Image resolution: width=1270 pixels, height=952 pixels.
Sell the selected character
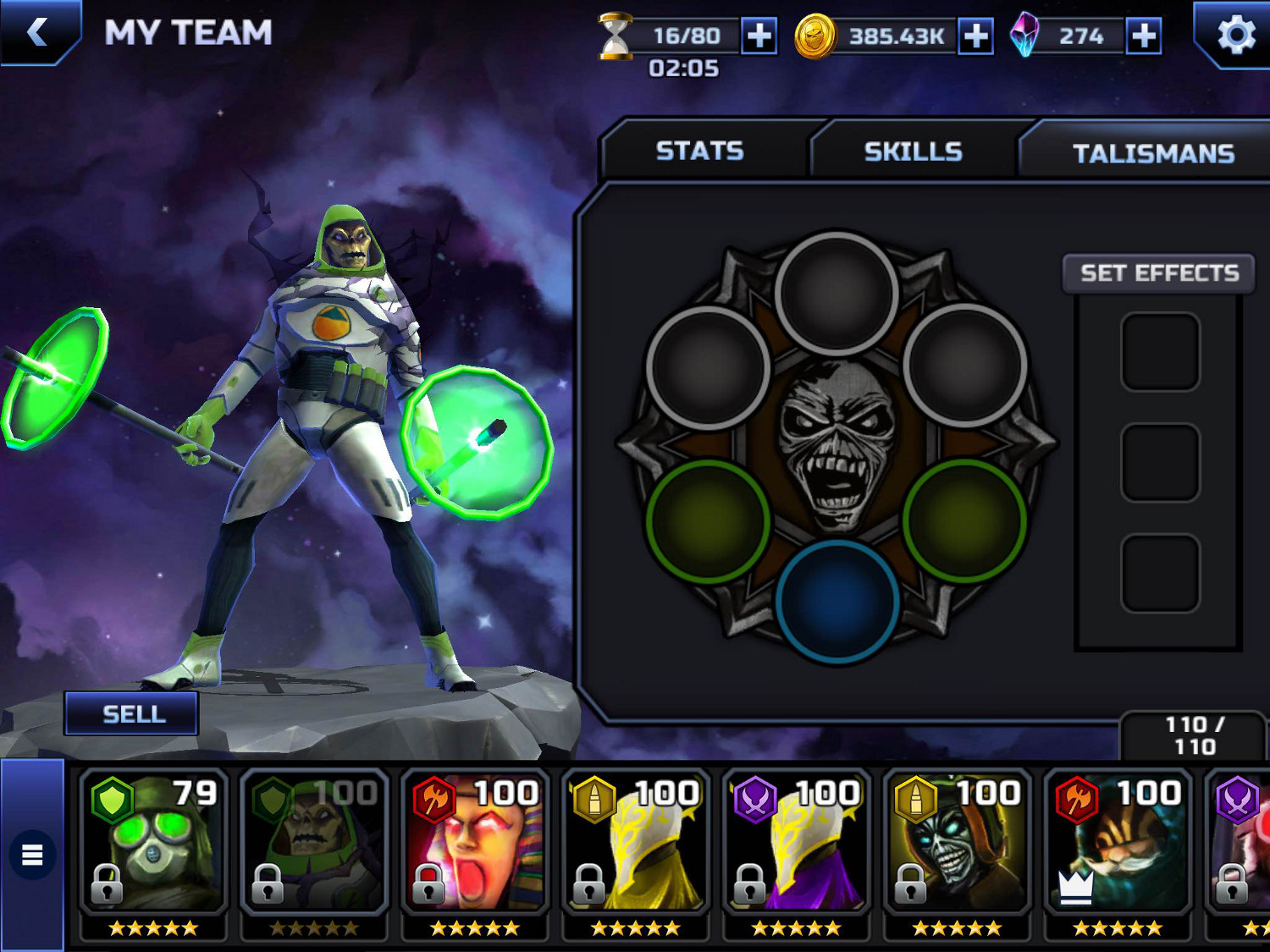click(133, 714)
